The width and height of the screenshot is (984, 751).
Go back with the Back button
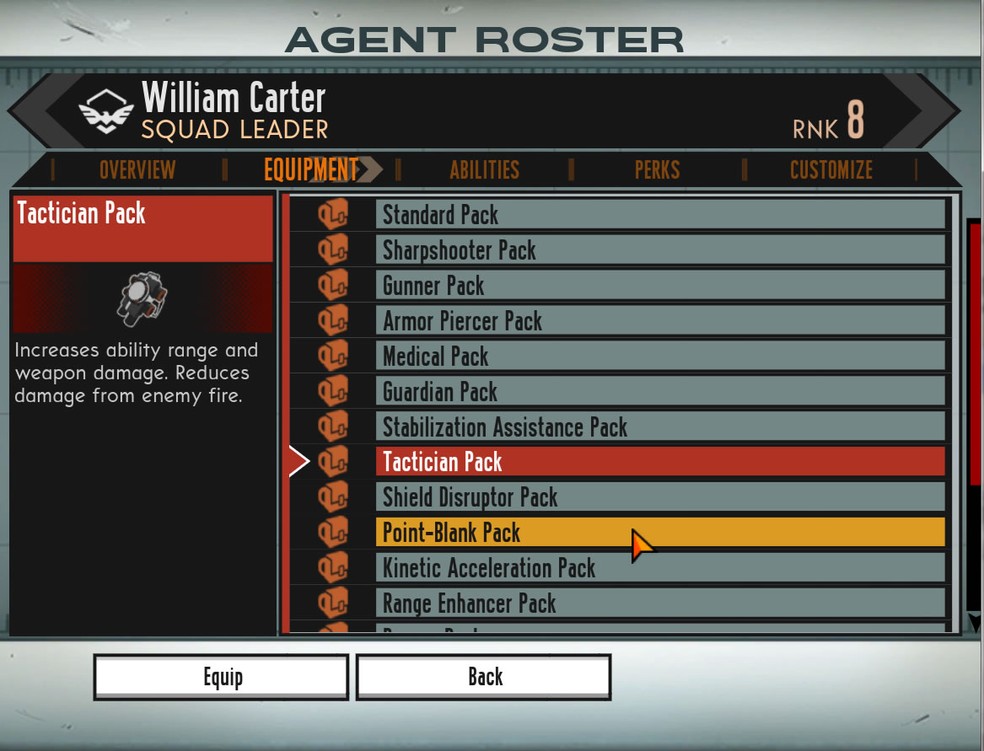484,677
